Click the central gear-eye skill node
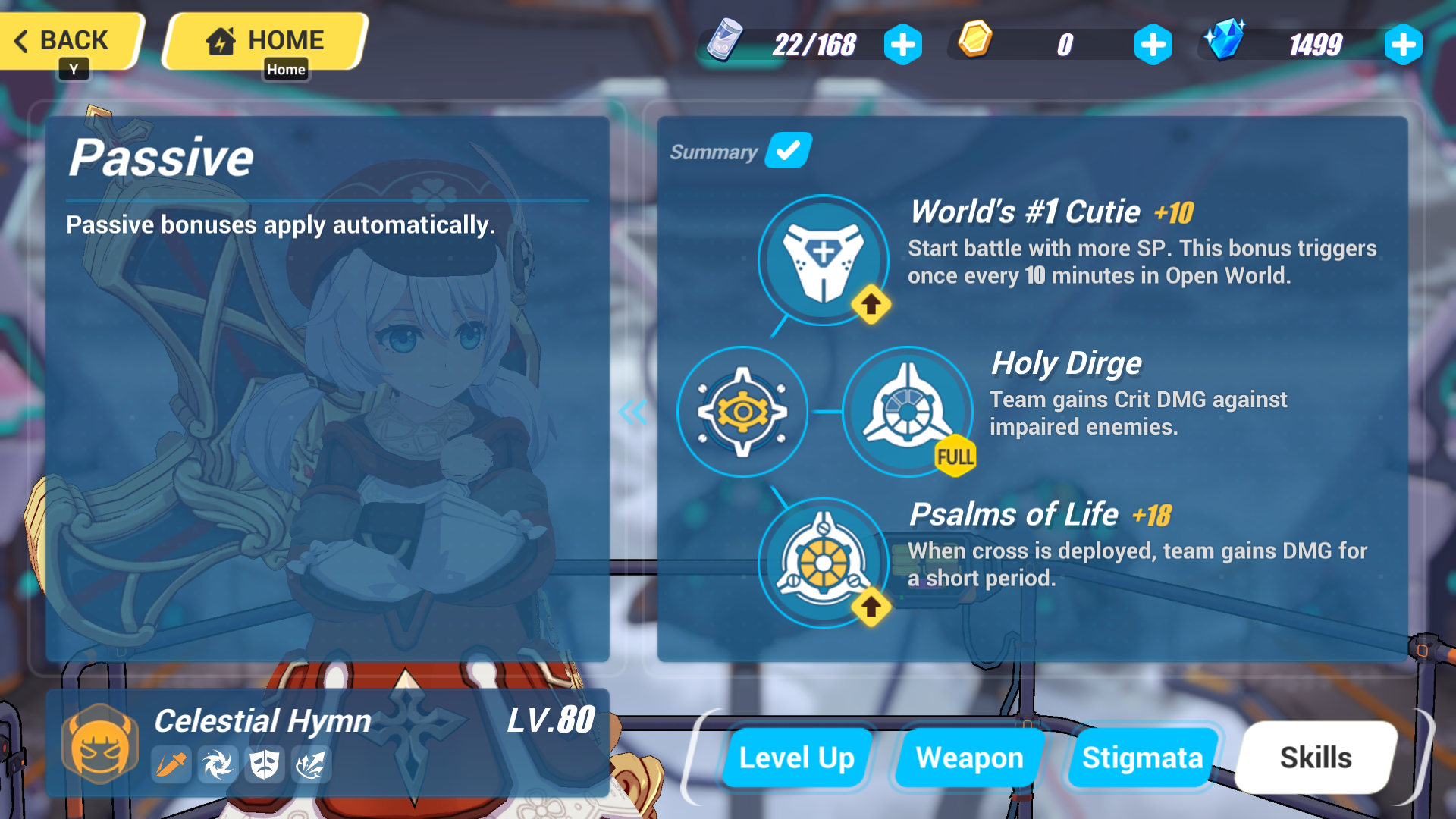This screenshot has height=819, width=1456. 742,413
